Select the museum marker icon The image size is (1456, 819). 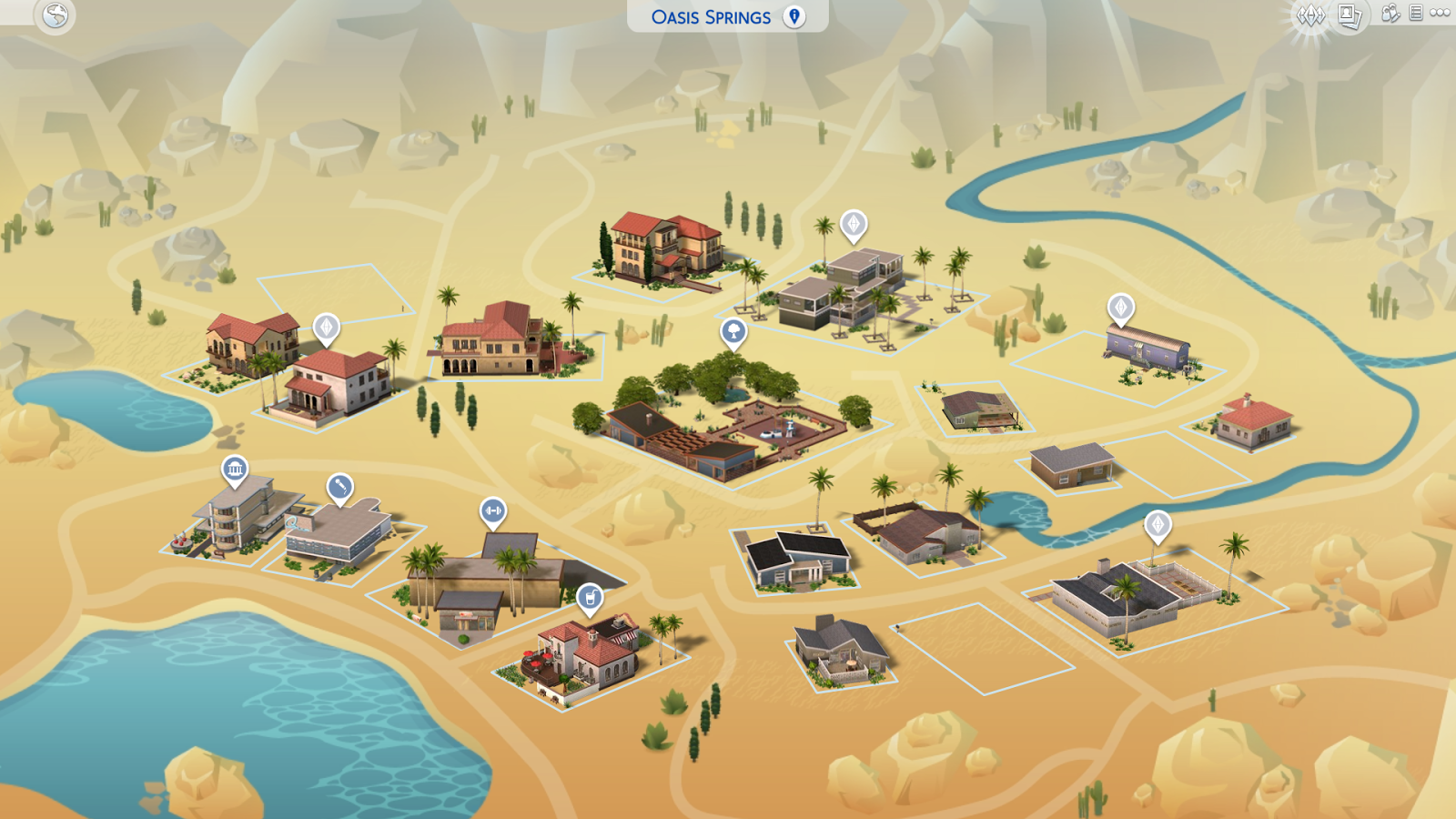tap(236, 470)
